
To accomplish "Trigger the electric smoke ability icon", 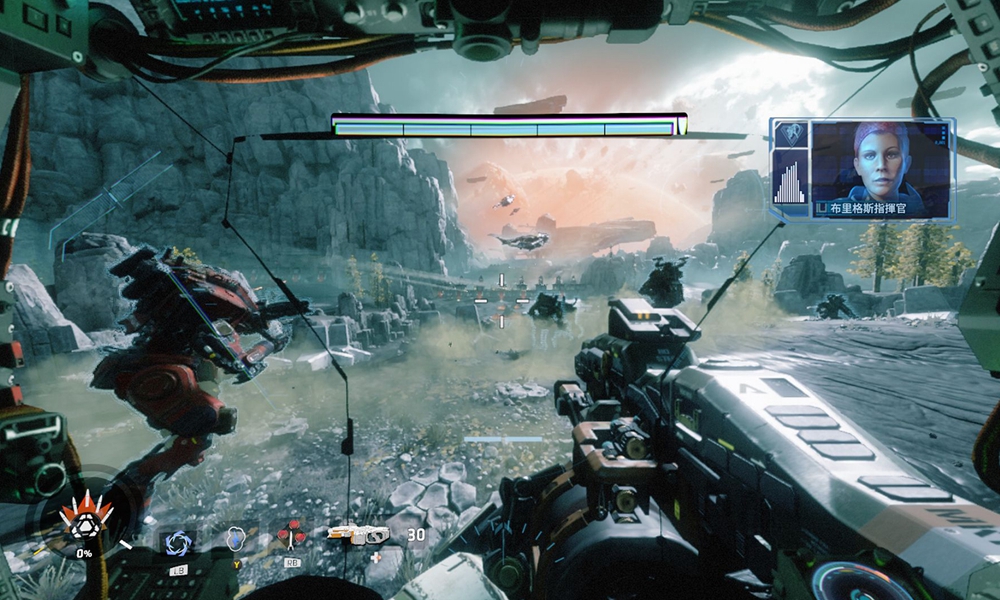I will click(236, 539).
